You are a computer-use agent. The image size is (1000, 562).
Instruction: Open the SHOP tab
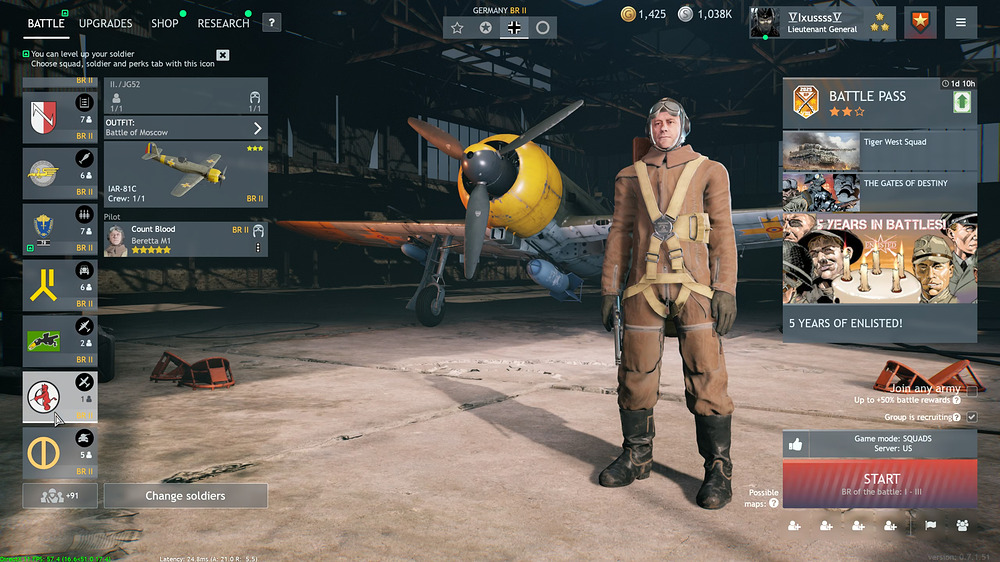(x=165, y=23)
